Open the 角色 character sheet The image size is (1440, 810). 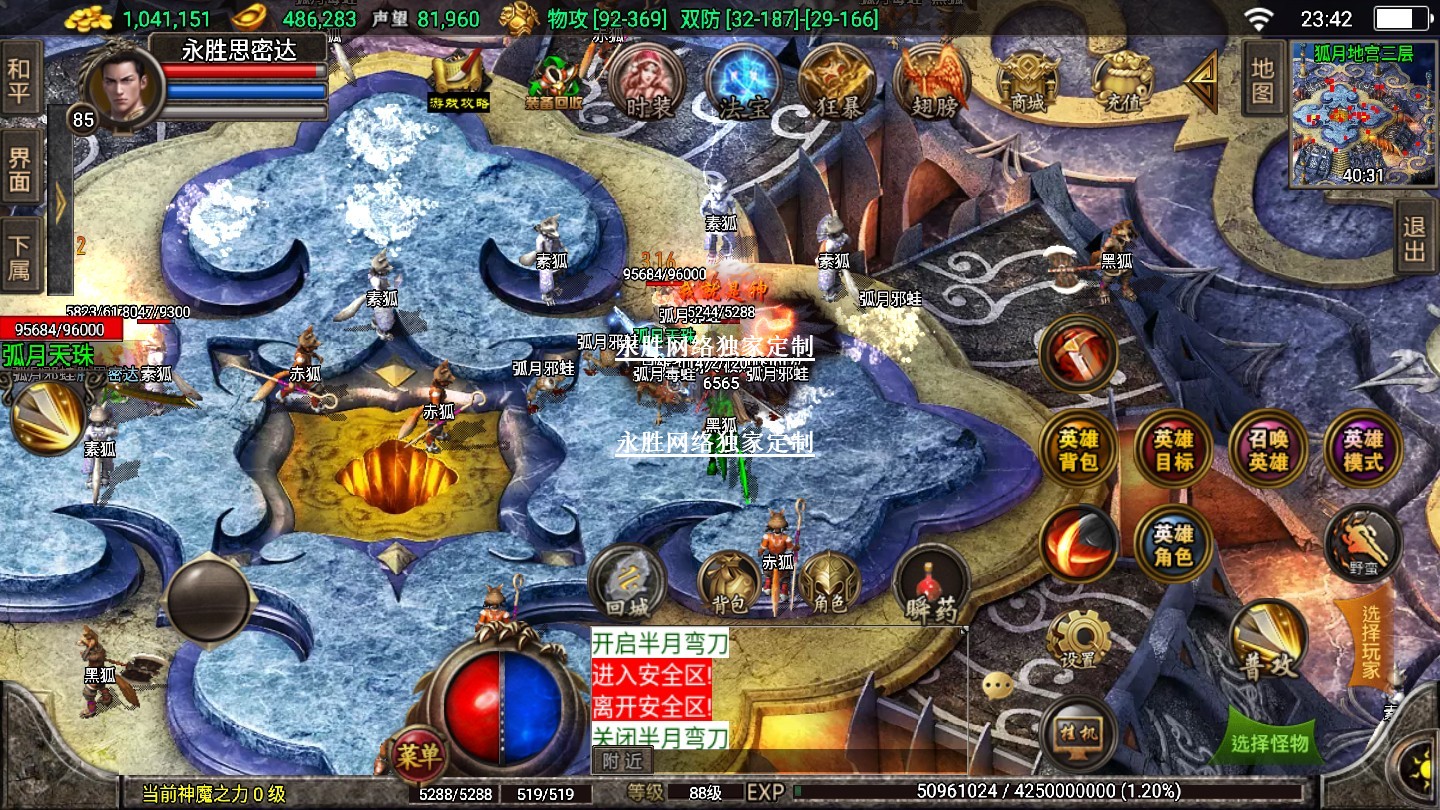pyautogui.click(x=829, y=583)
